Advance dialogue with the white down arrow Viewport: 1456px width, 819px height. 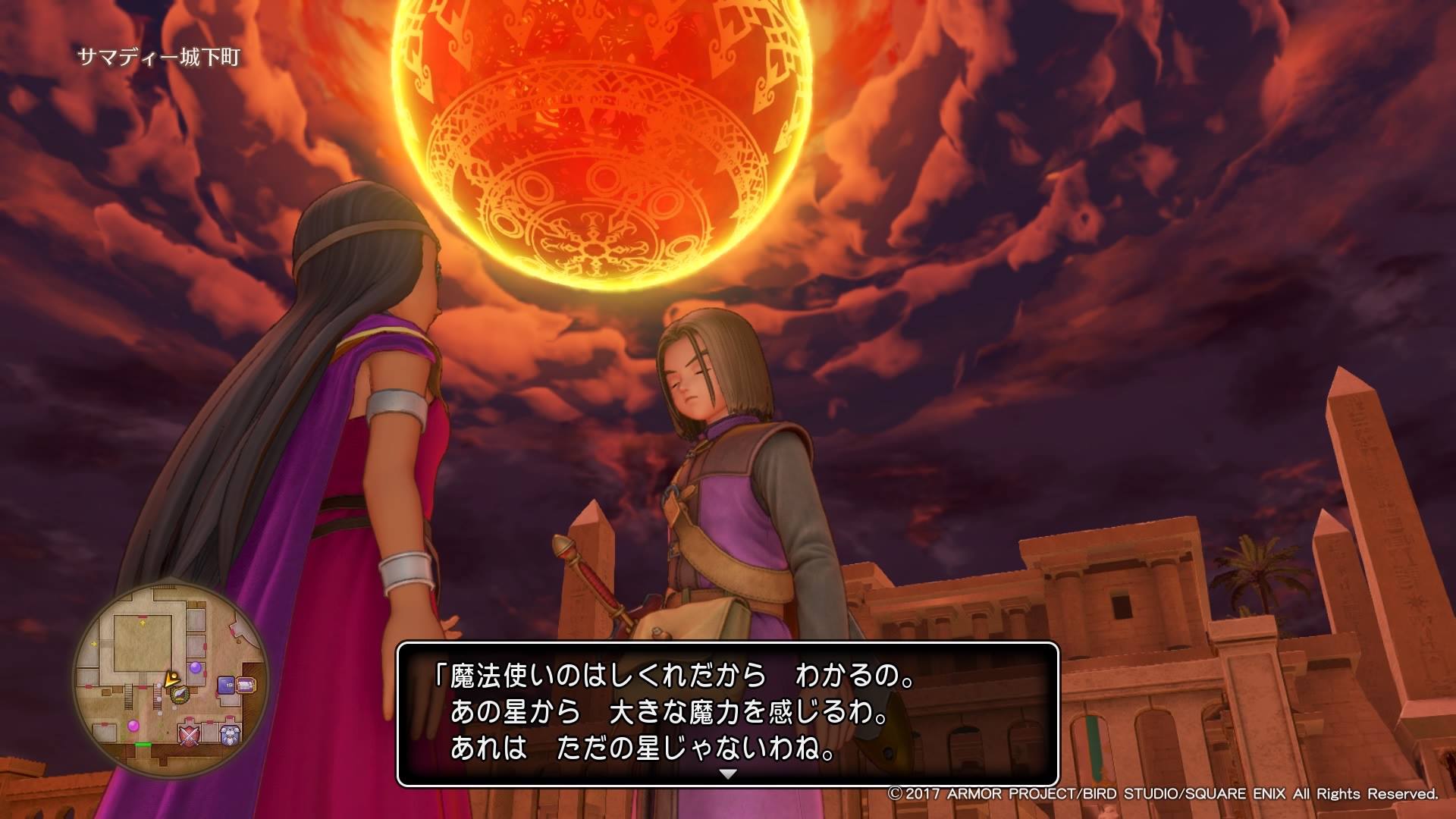[728, 774]
